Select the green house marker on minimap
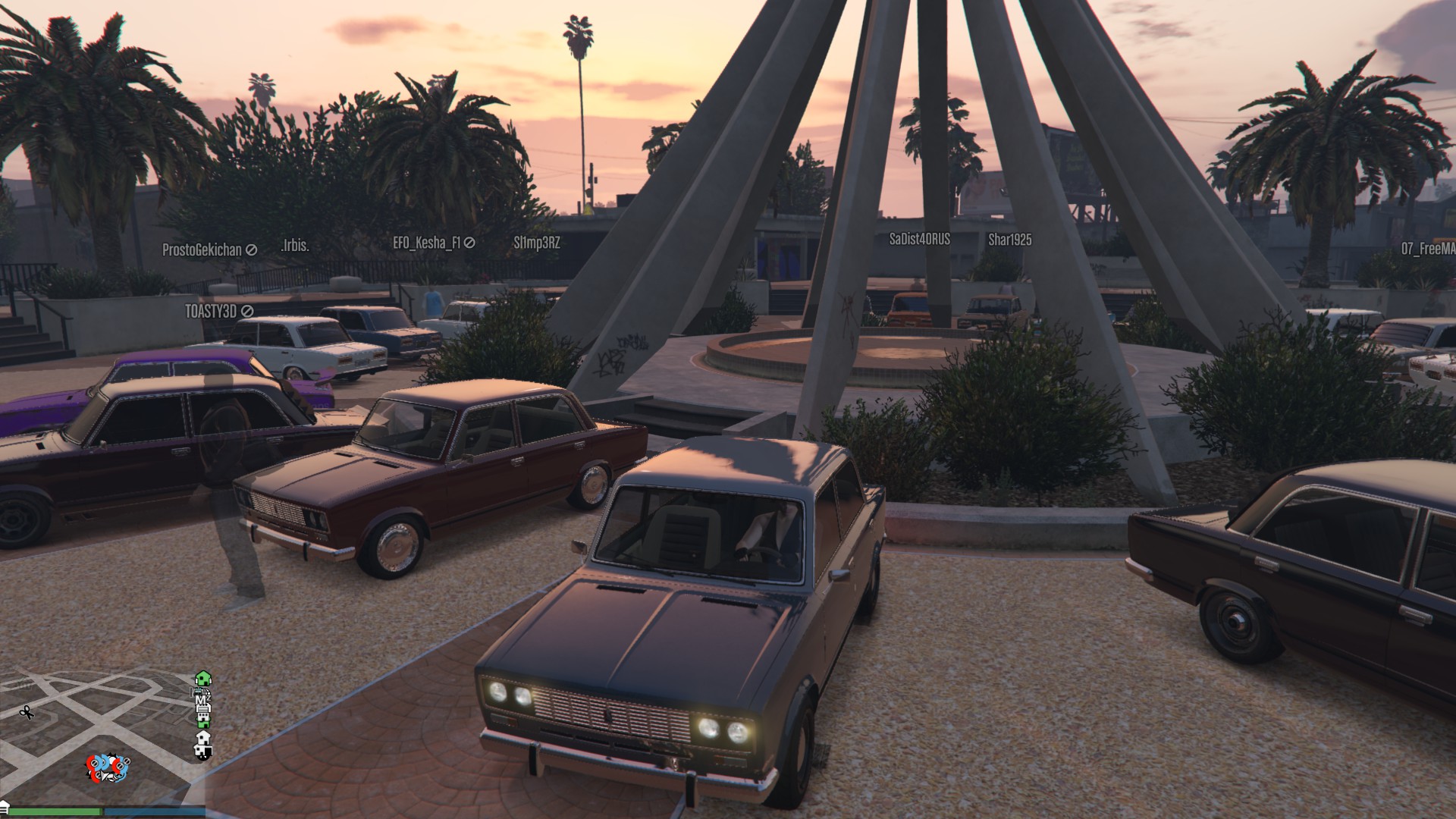Image resolution: width=1456 pixels, height=819 pixels. point(202,678)
